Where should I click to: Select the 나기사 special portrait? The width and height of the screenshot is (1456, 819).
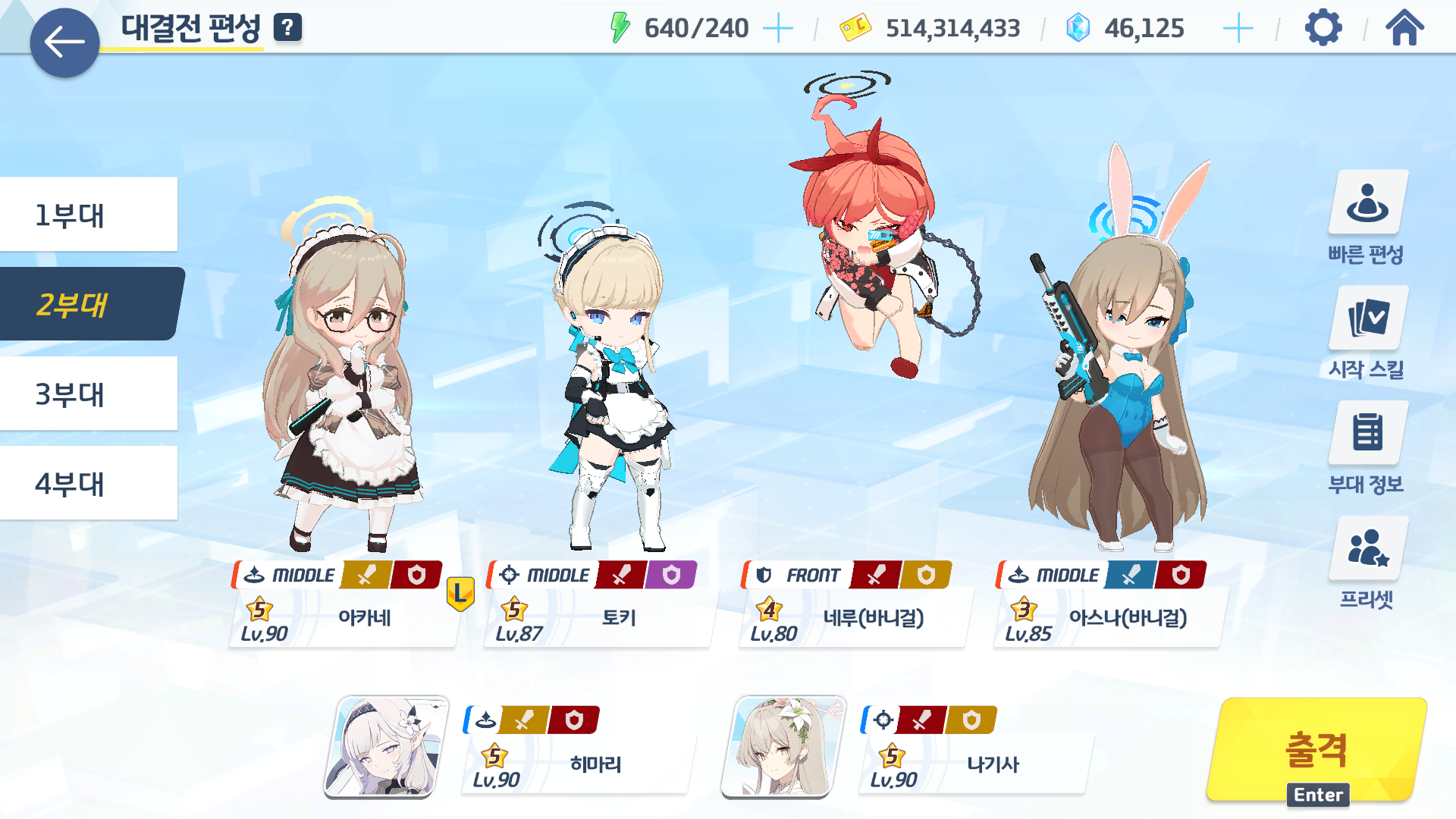pos(783,748)
